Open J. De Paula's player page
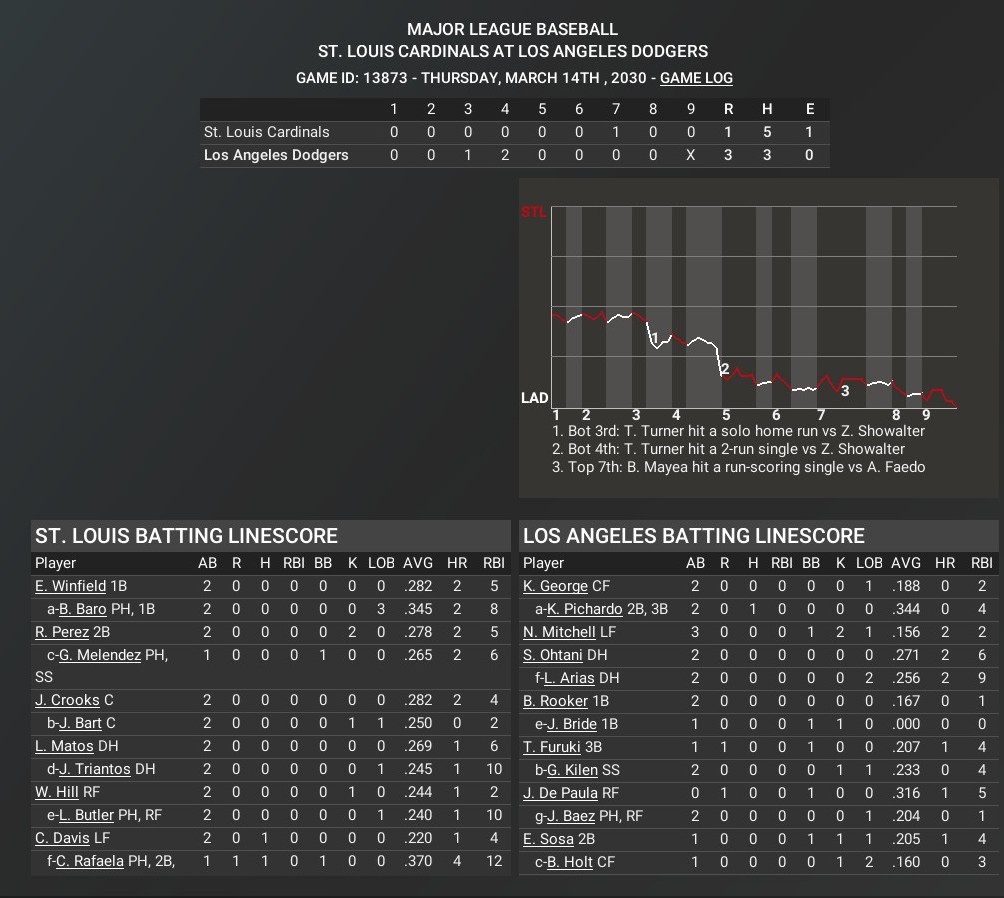 tap(560, 792)
